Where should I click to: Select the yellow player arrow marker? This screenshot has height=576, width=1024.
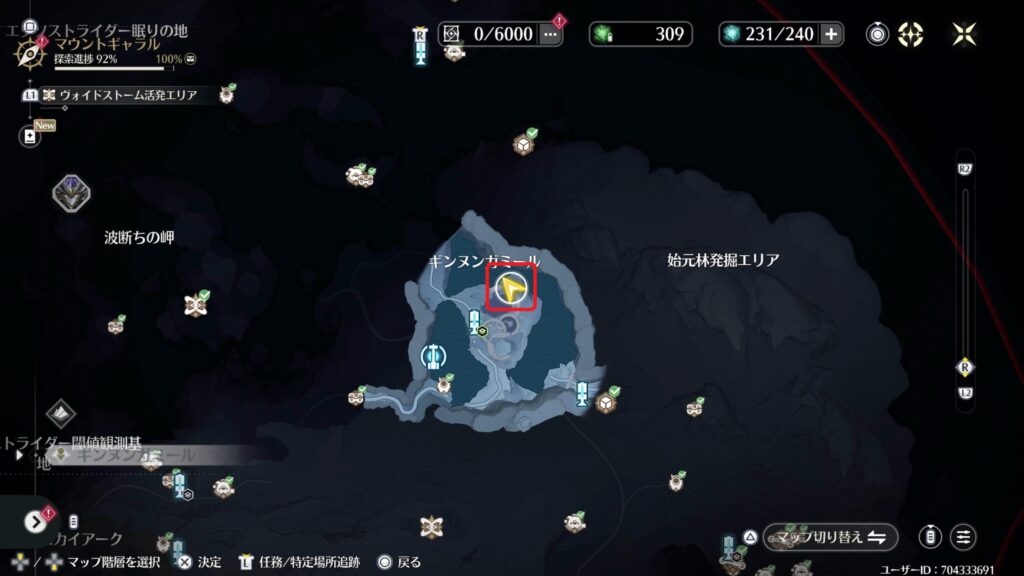pos(511,289)
